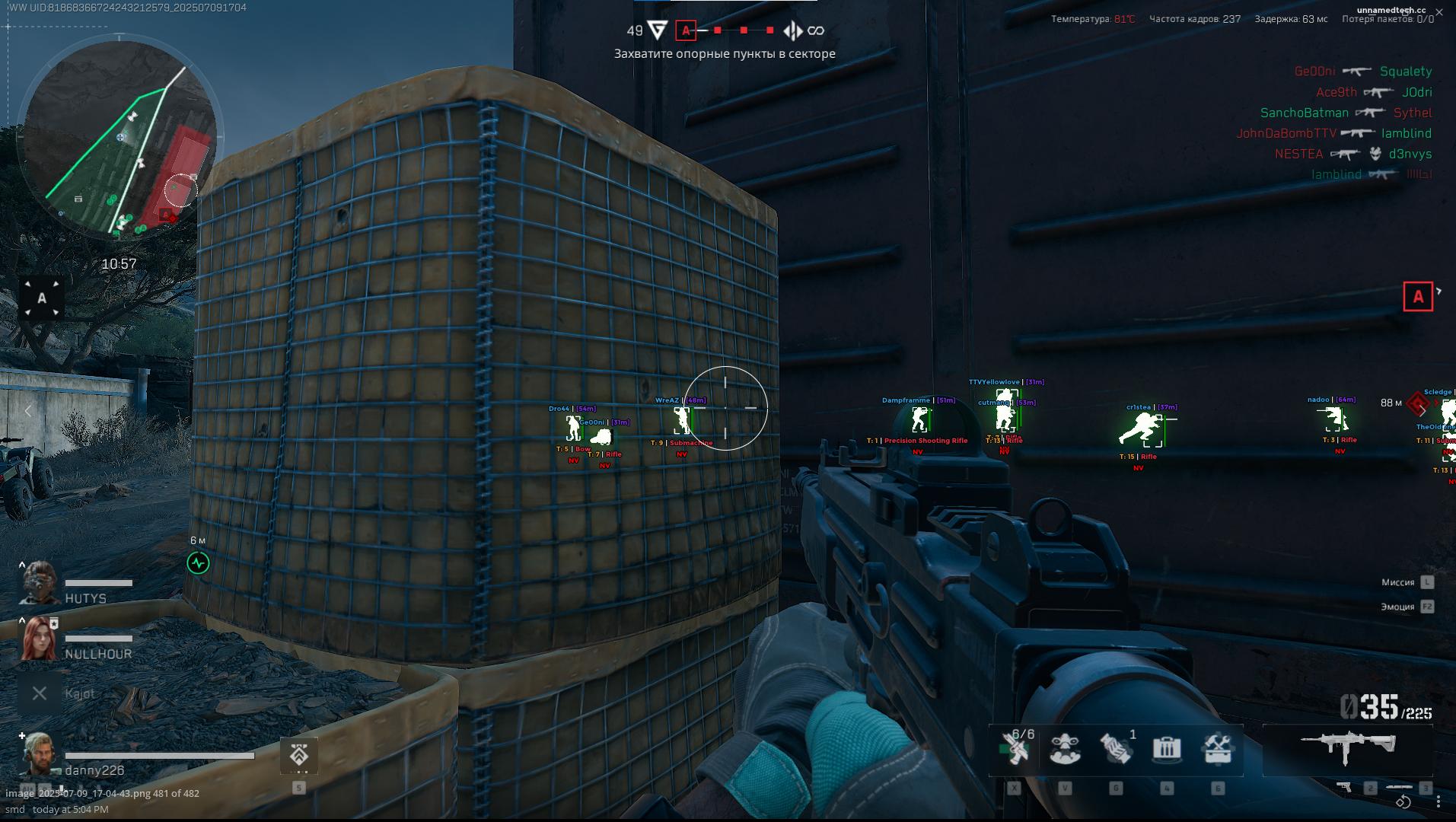Select the repair toolbox item
This screenshot has height=822, width=1456.
1218,749
